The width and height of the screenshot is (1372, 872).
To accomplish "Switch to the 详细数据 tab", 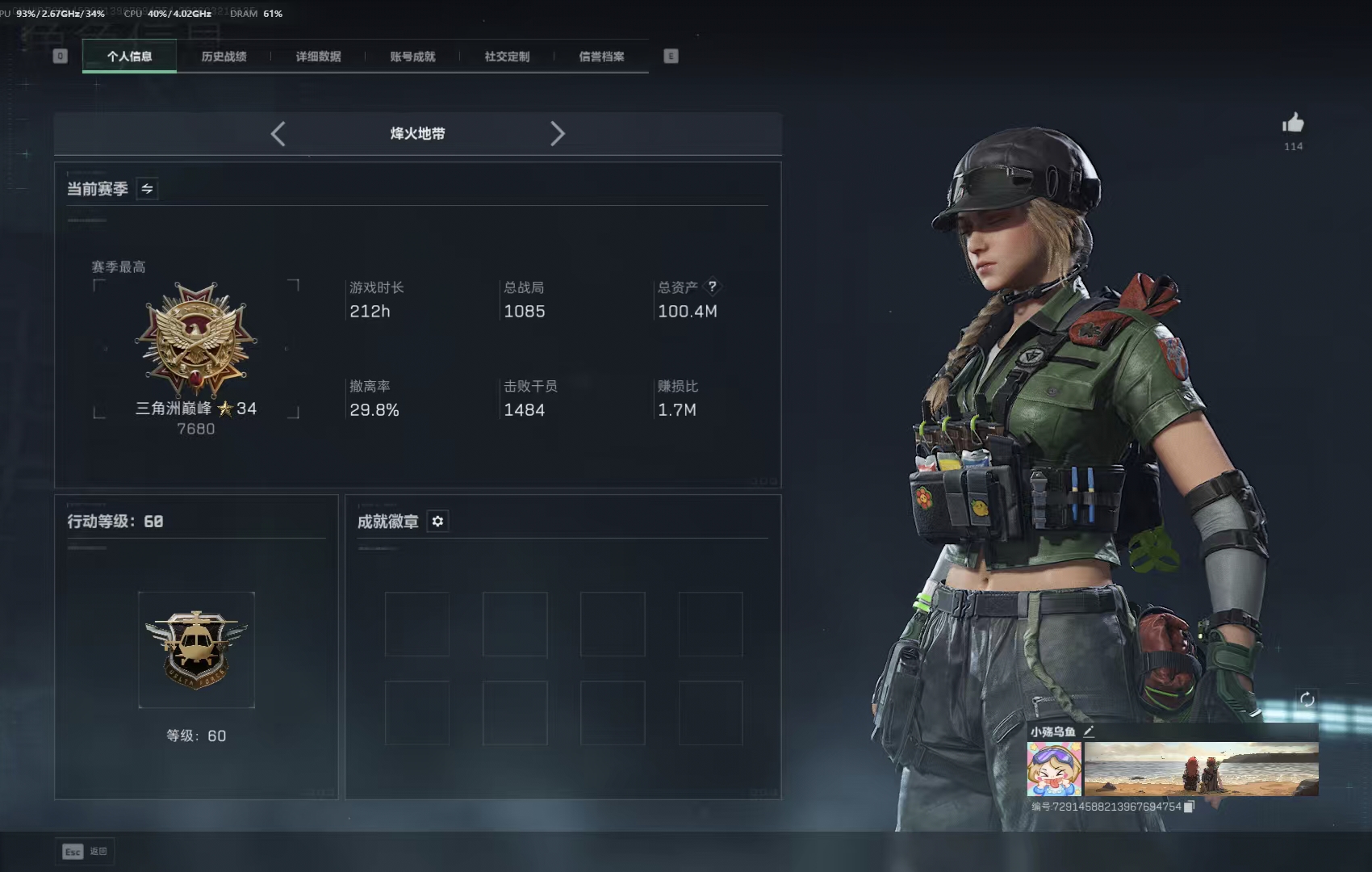I will (319, 57).
